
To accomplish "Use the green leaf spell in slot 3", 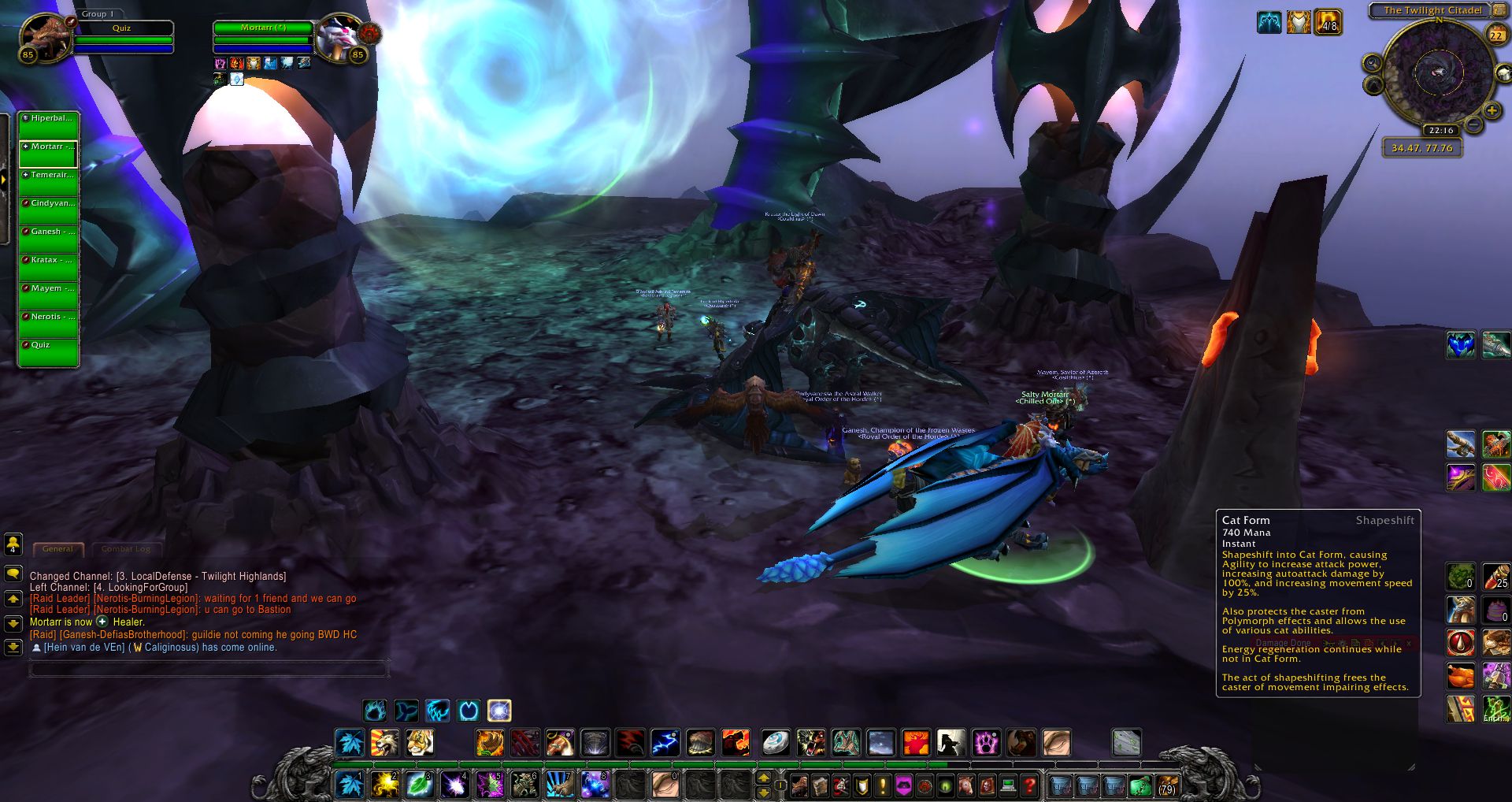I will point(419,785).
